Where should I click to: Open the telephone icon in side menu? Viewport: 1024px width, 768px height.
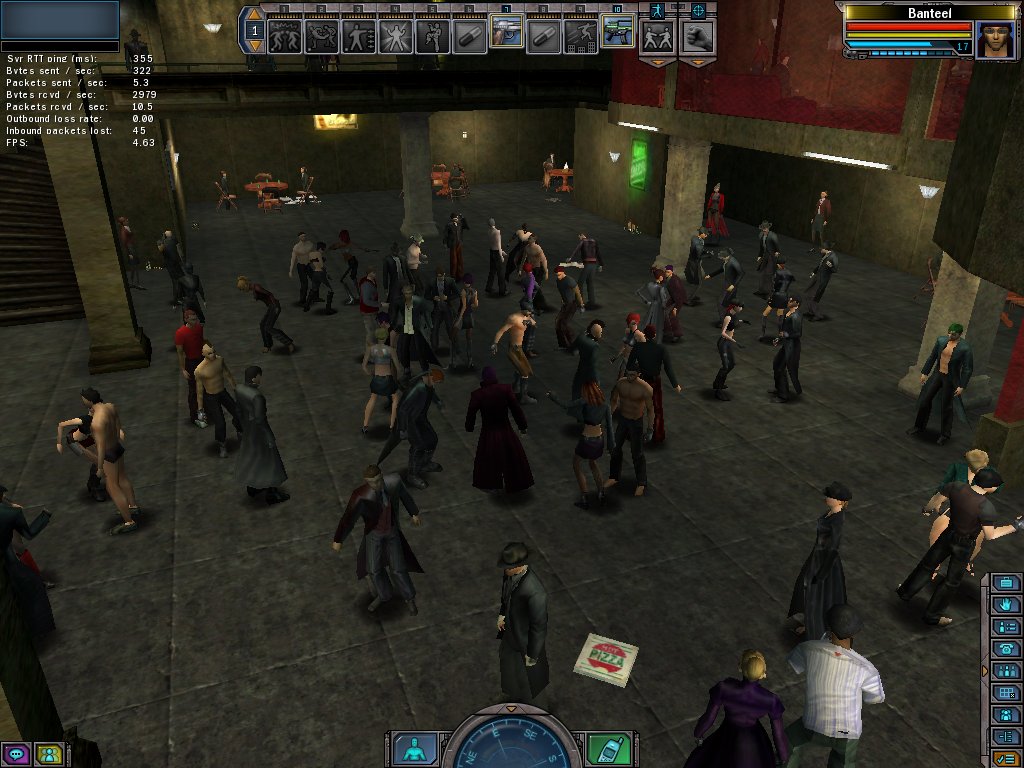1005,649
